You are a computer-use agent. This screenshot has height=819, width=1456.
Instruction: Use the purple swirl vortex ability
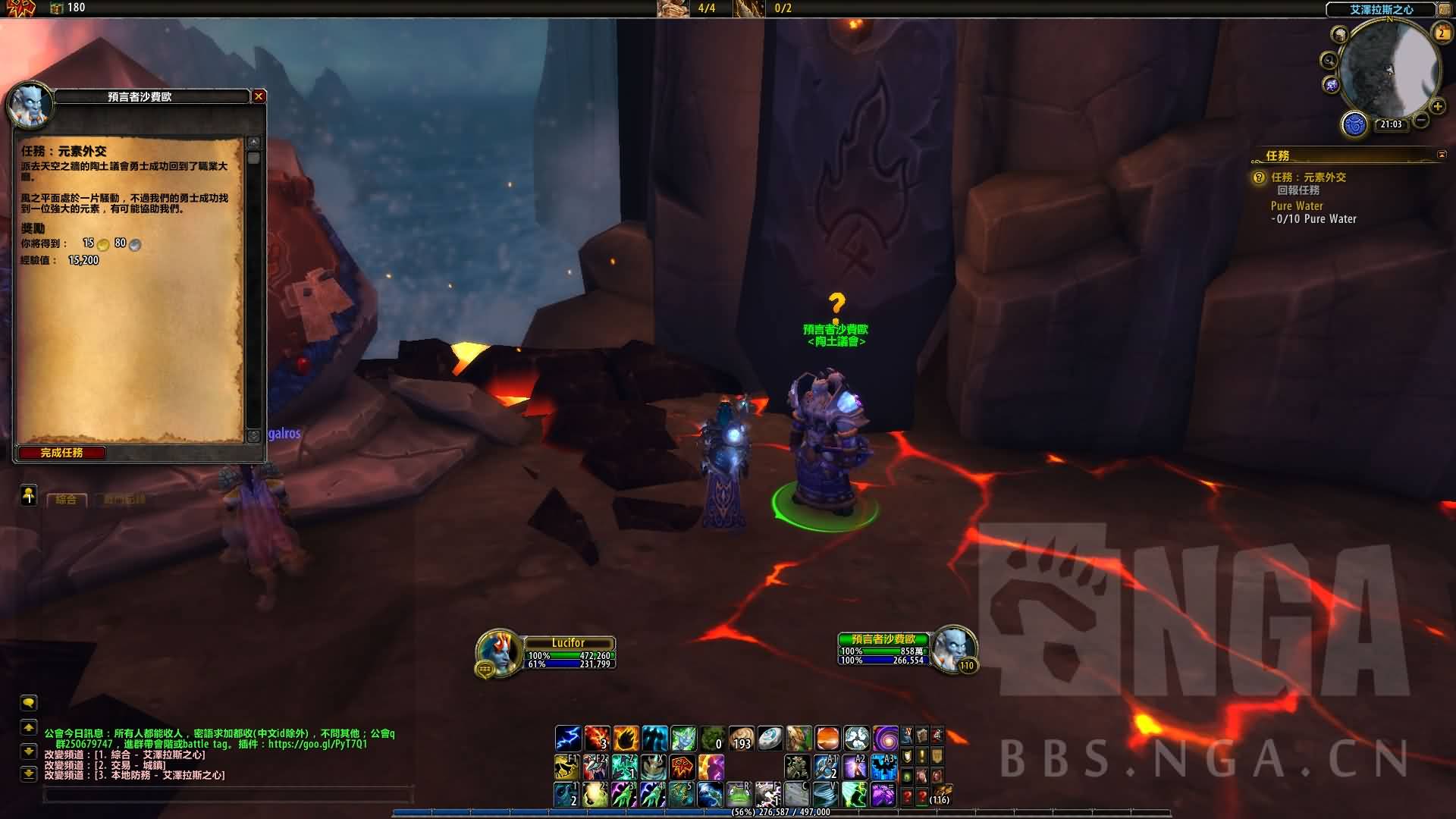(885, 738)
